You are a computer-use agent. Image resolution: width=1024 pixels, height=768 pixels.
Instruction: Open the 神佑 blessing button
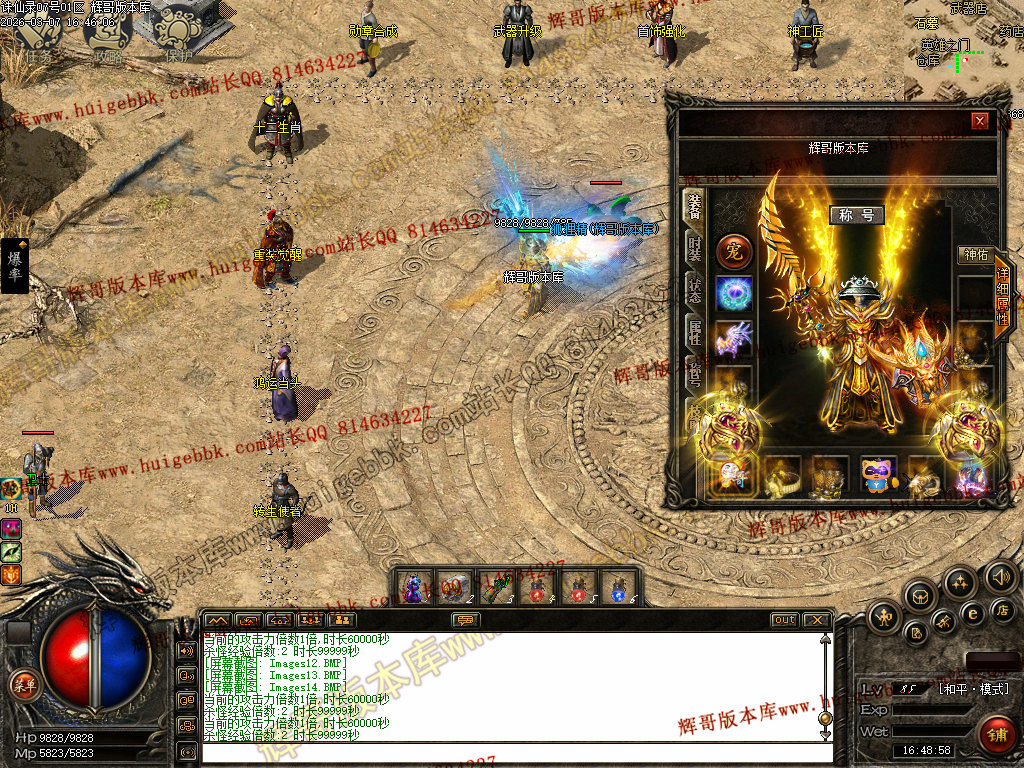[x=973, y=255]
